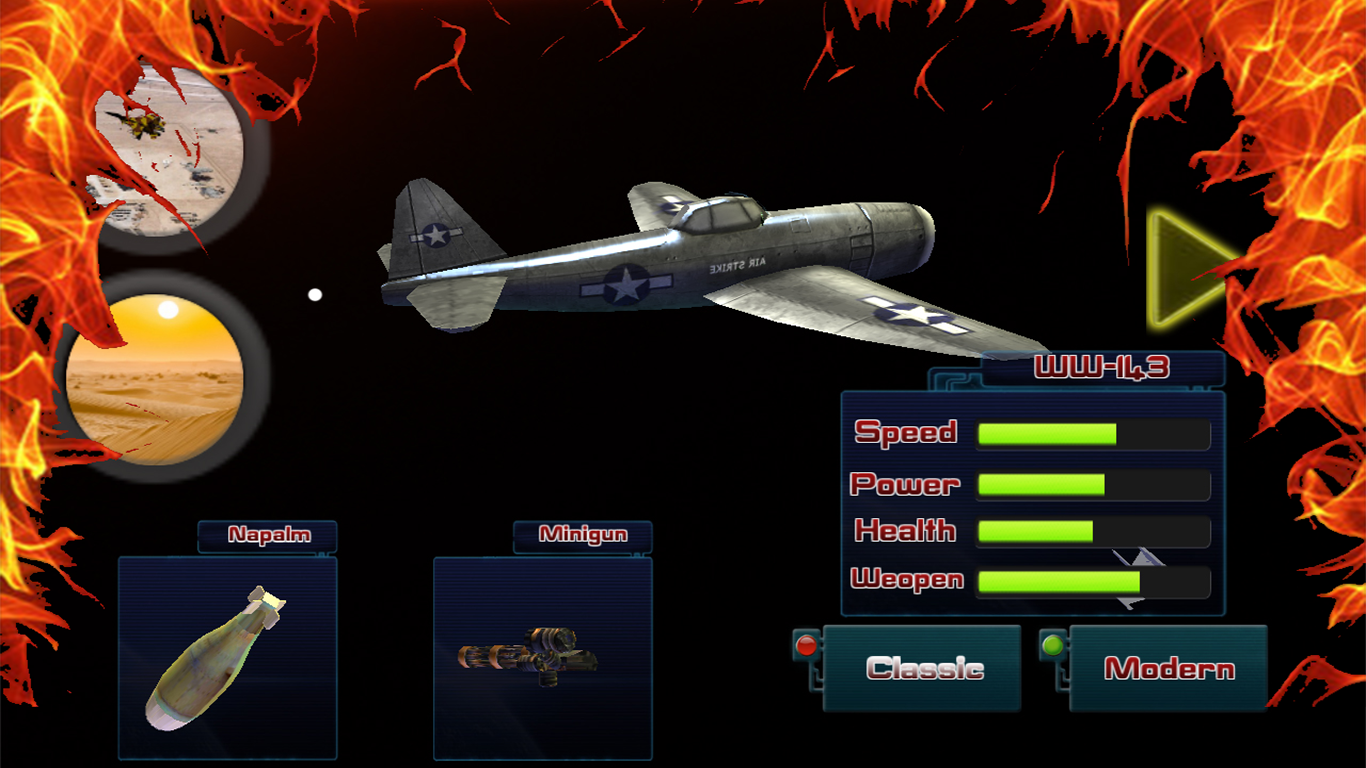Select the Classic aircraft category
1366x768 pixels.
click(922, 668)
